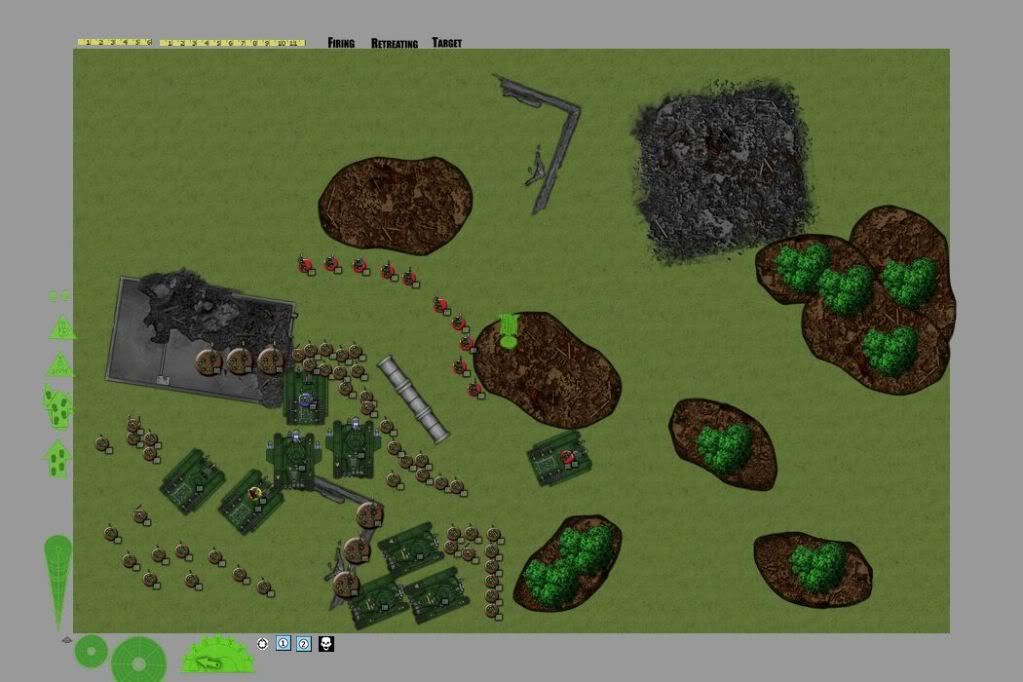Select the green arrow formation template with four dots
1023x682 pixels.
click(58, 459)
